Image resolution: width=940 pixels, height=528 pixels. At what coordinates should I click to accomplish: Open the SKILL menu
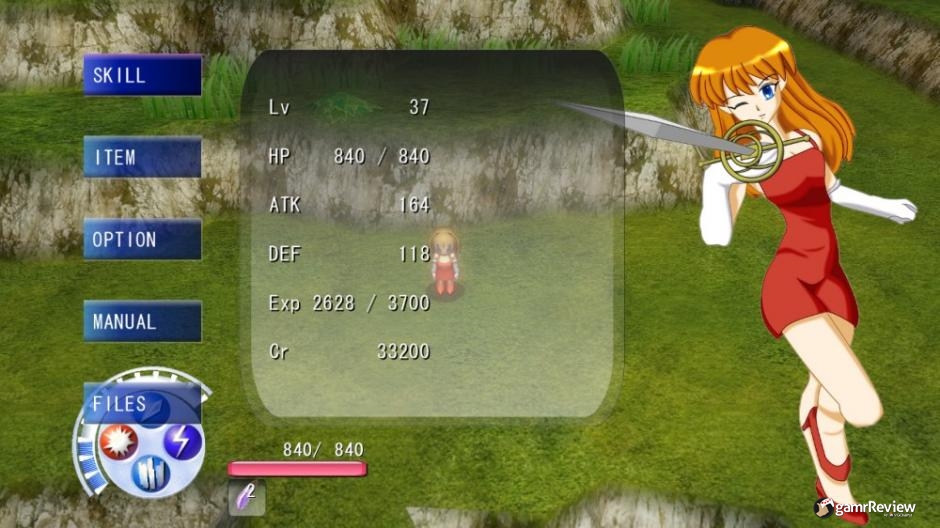coord(142,75)
